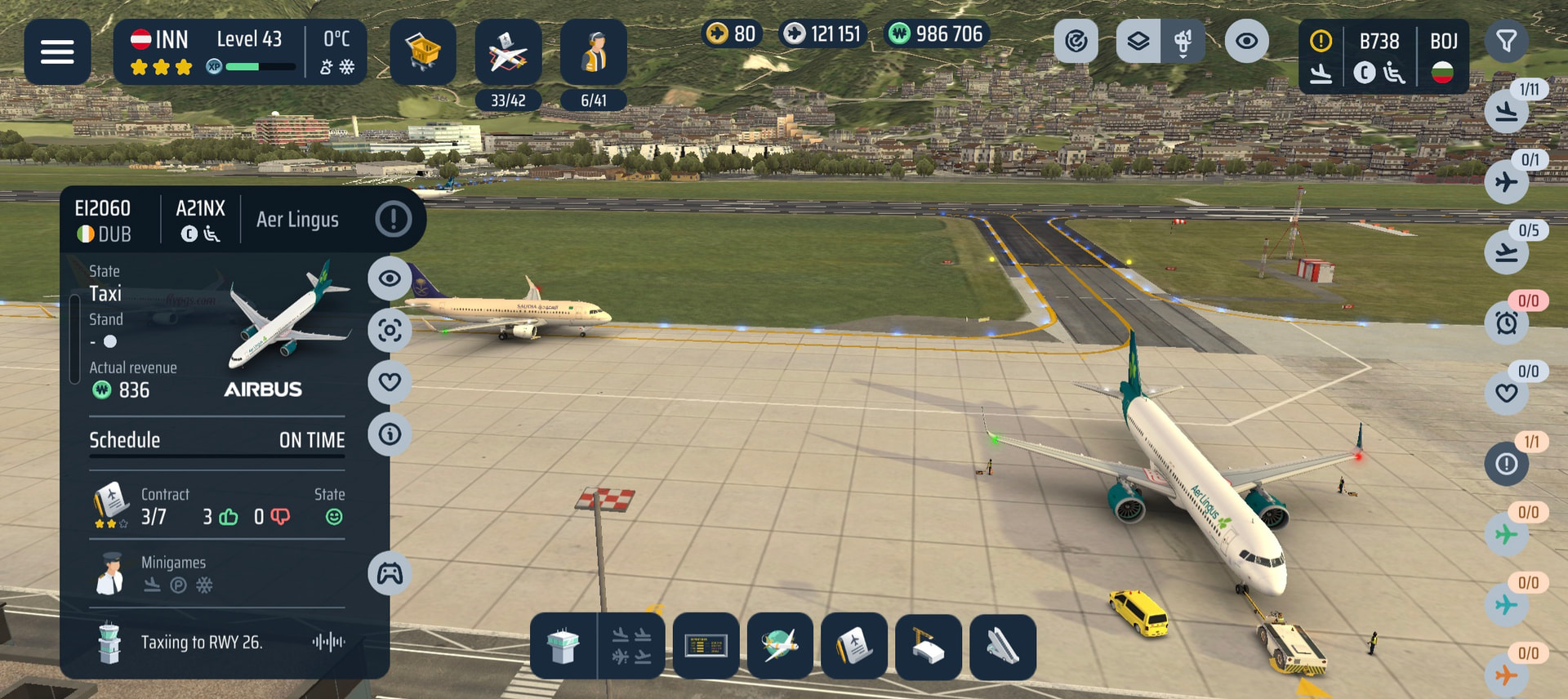Toggle the eye visibility button in top bar
This screenshot has height=699, width=1568.
[x=1246, y=41]
